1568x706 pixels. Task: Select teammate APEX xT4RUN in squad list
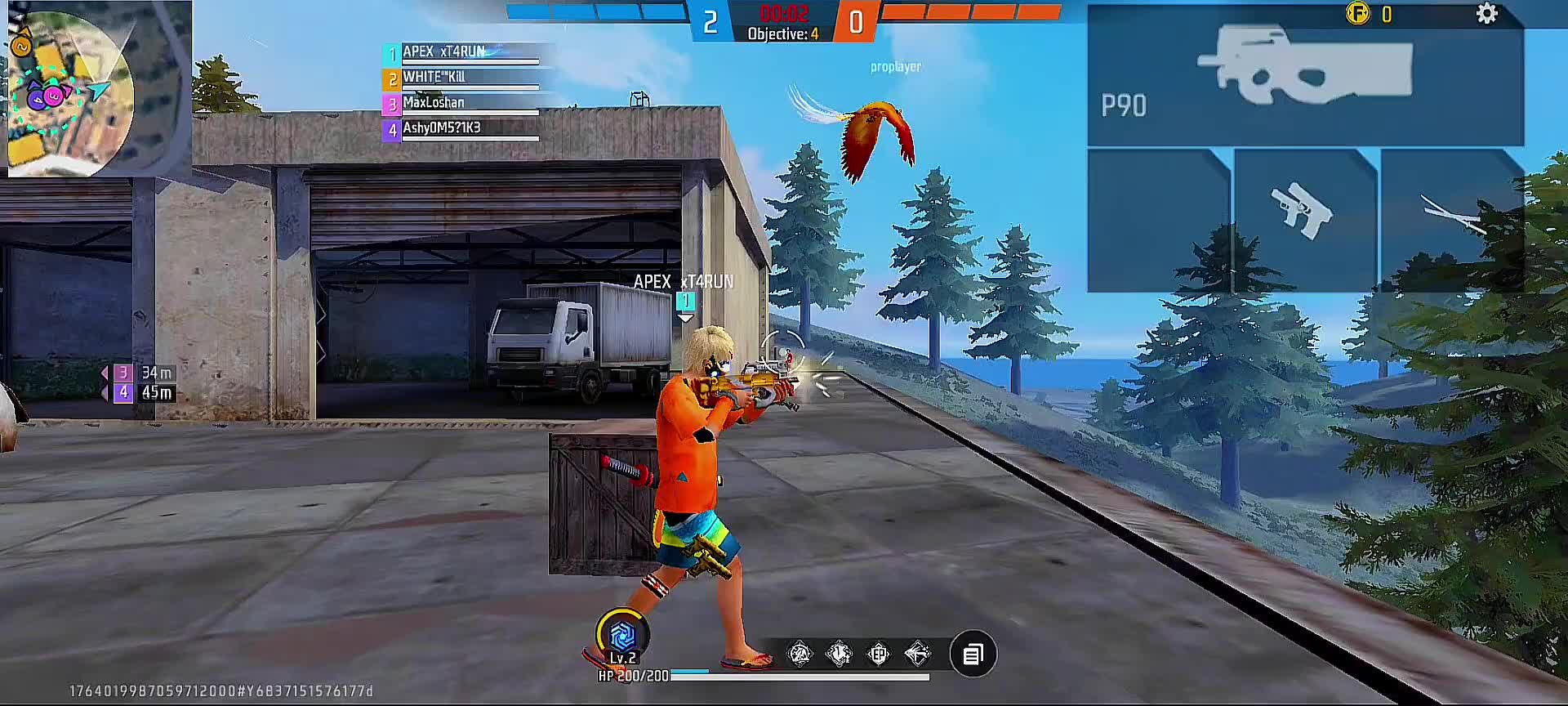pos(461,53)
